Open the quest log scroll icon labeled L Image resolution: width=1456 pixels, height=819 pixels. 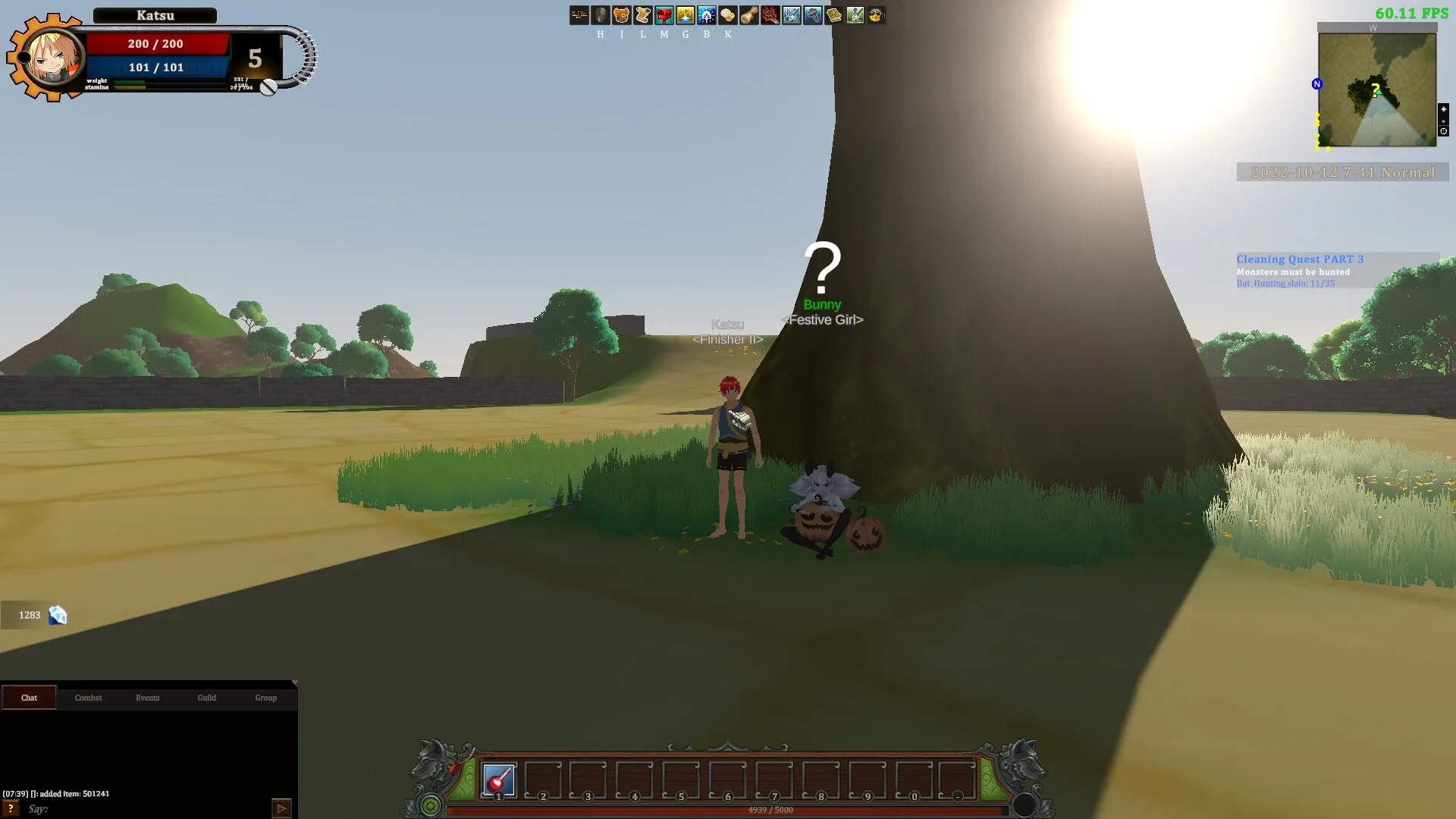(x=642, y=15)
